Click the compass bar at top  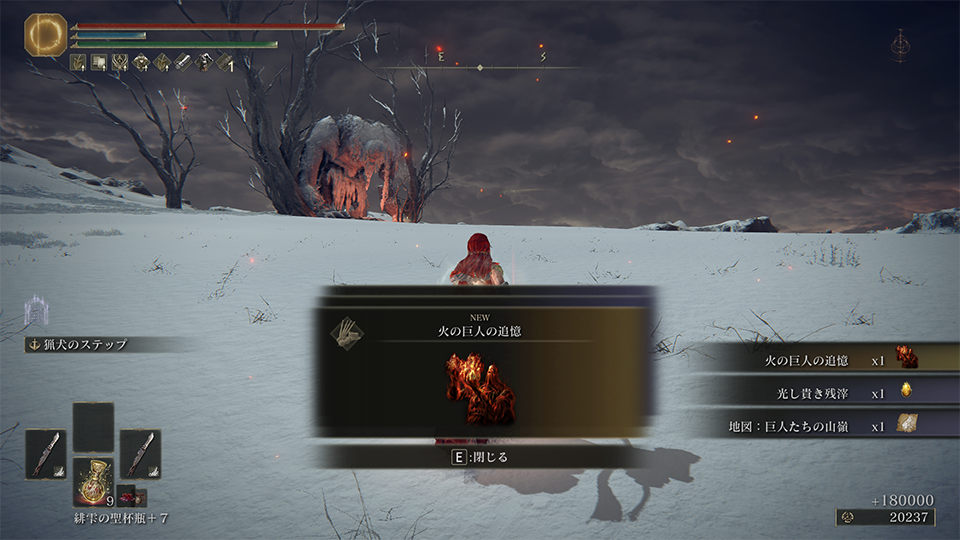480,67
